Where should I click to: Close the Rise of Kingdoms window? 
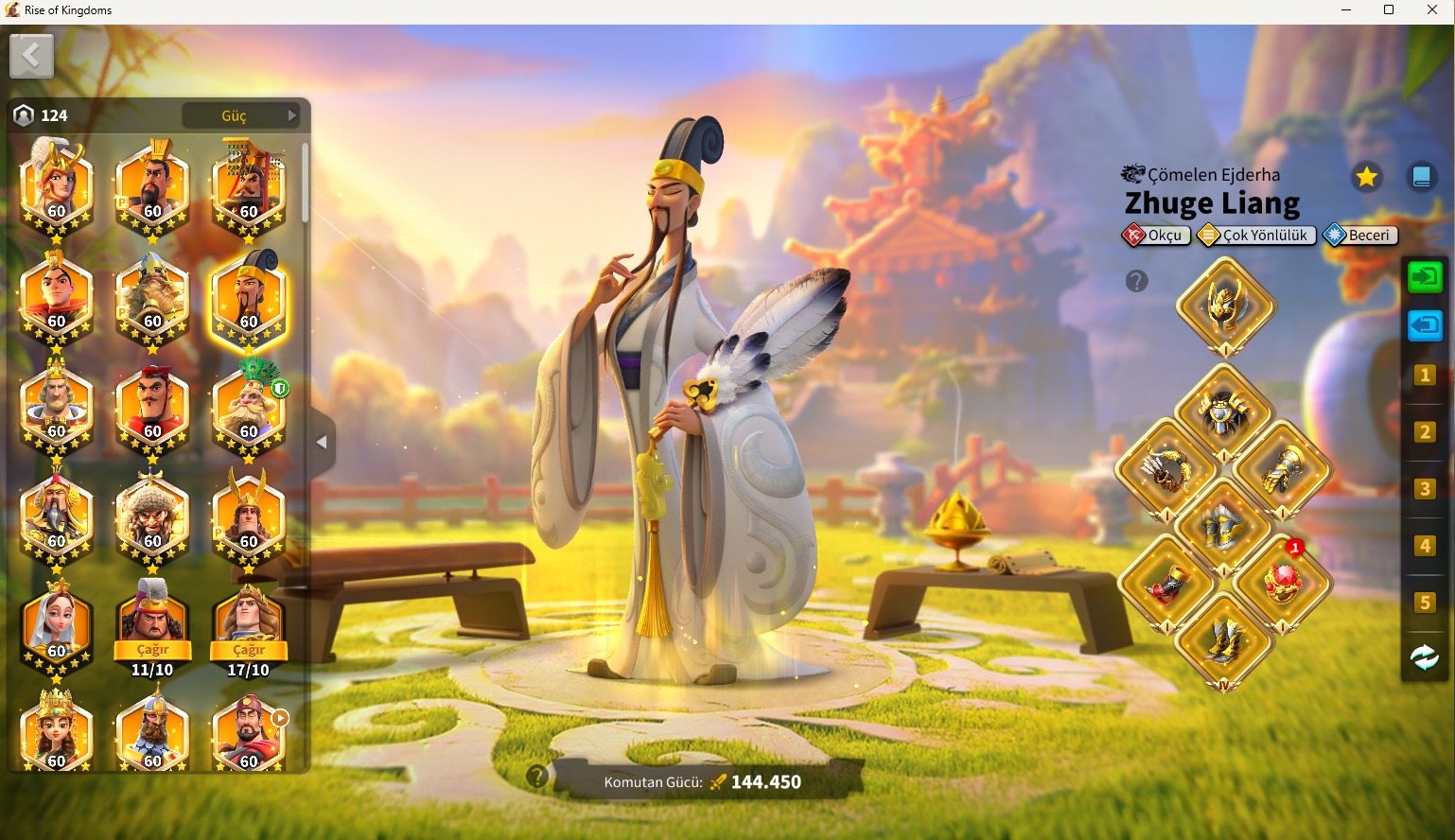pyautogui.click(x=1431, y=10)
